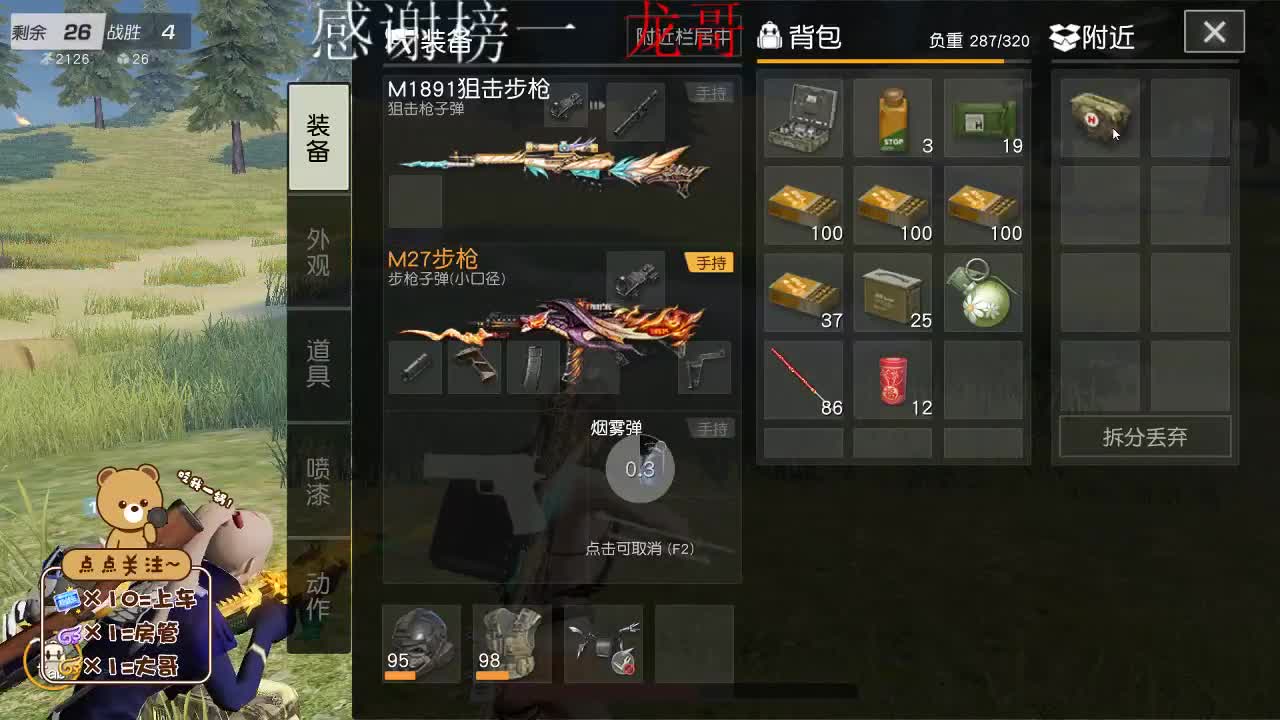This screenshot has height=720, width=1280.
Task: Click the medkit box in the backpack
Action: tap(802, 118)
